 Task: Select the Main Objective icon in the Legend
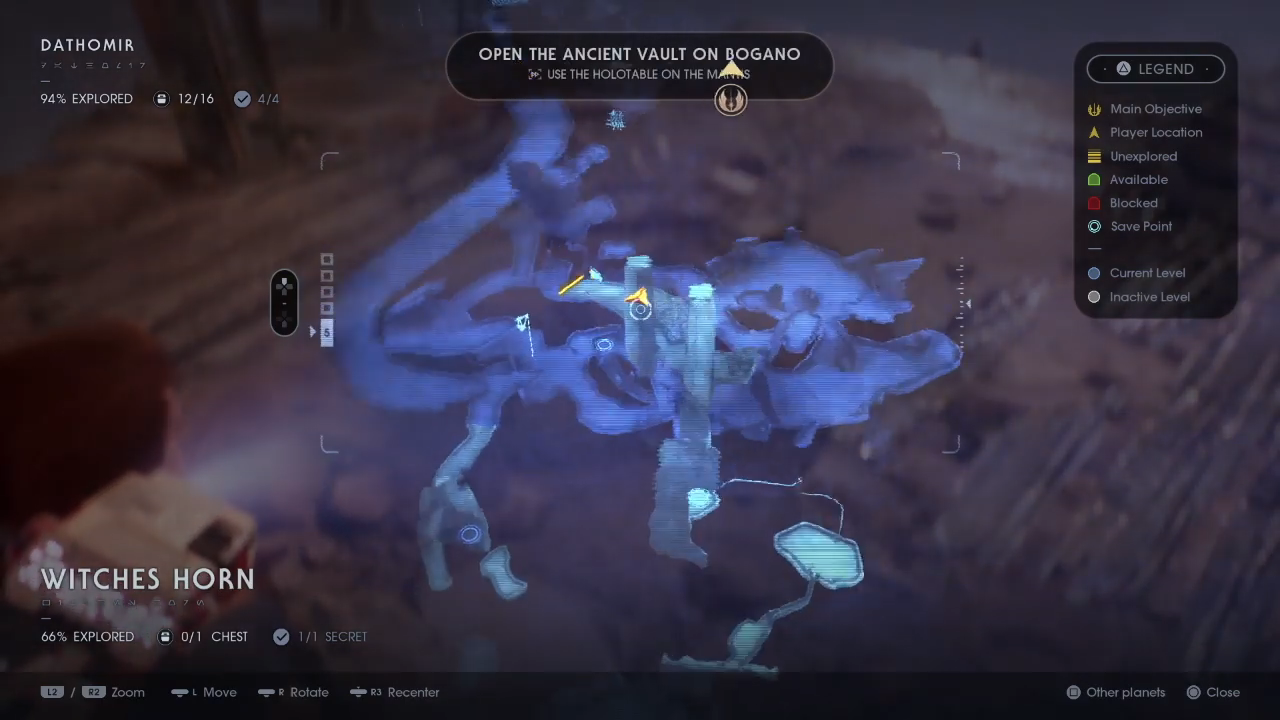(x=1094, y=109)
